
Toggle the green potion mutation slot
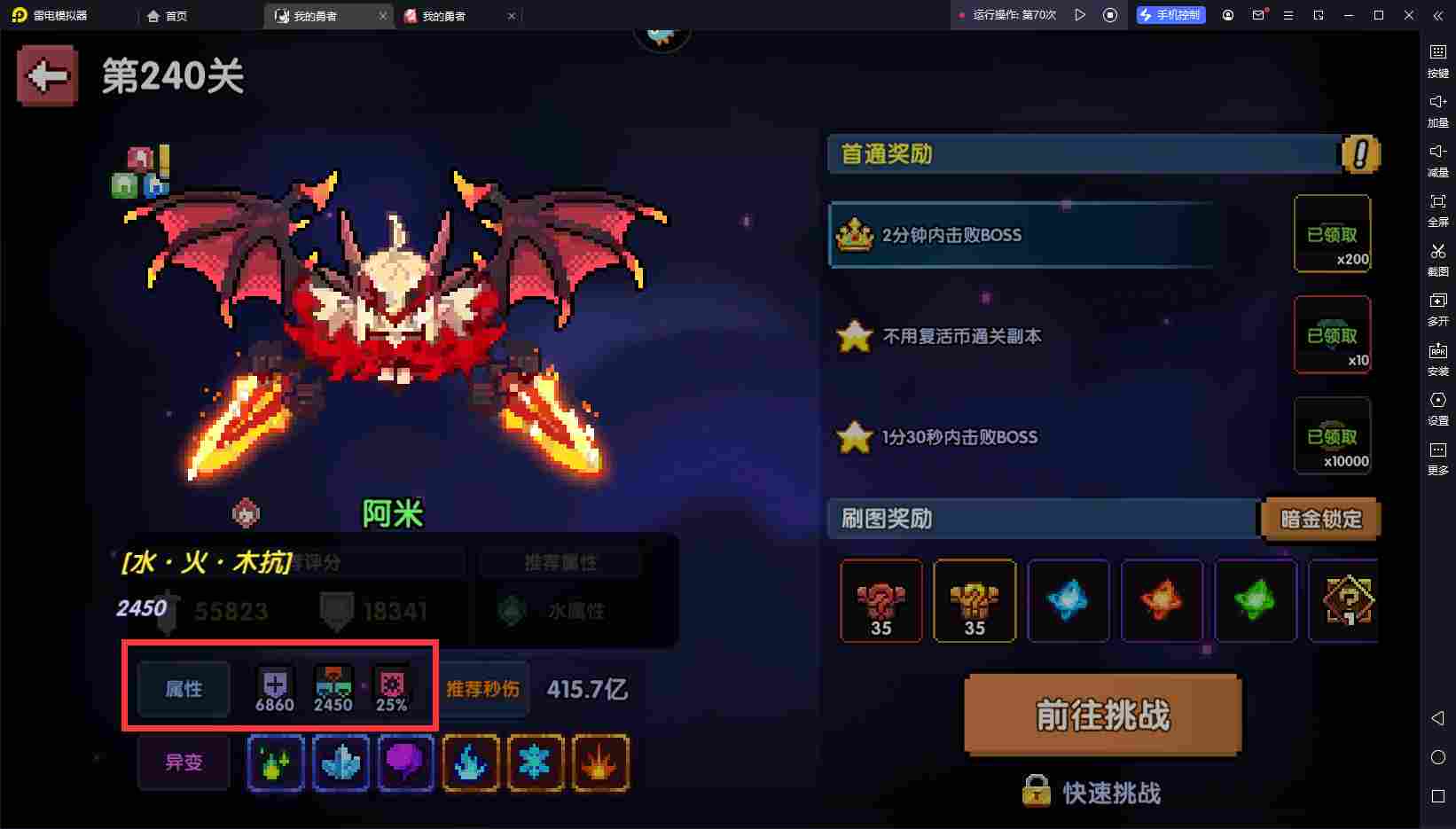276,763
